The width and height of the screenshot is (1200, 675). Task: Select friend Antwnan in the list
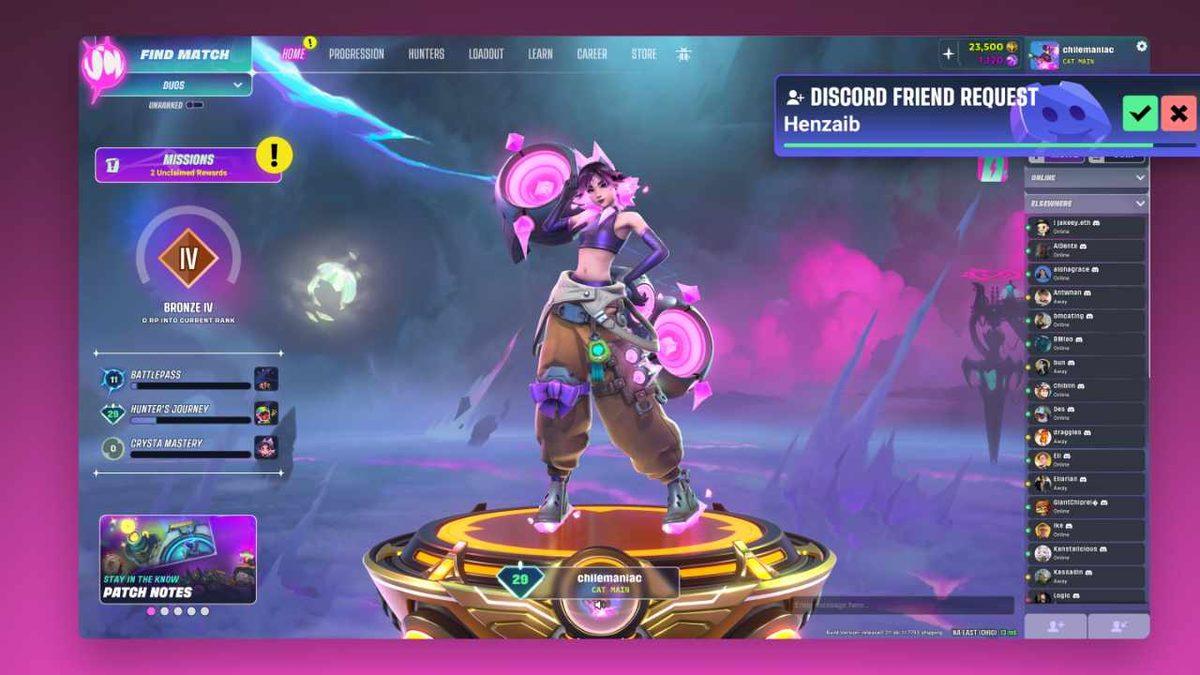click(x=1087, y=296)
